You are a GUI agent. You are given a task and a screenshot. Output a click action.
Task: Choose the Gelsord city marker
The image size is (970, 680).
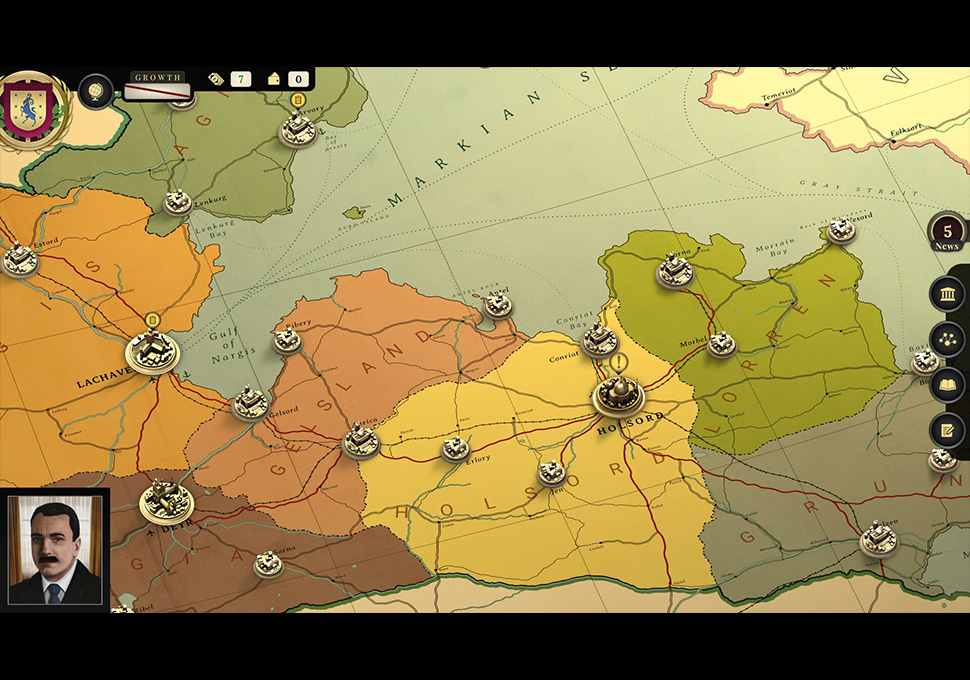[251, 403]
